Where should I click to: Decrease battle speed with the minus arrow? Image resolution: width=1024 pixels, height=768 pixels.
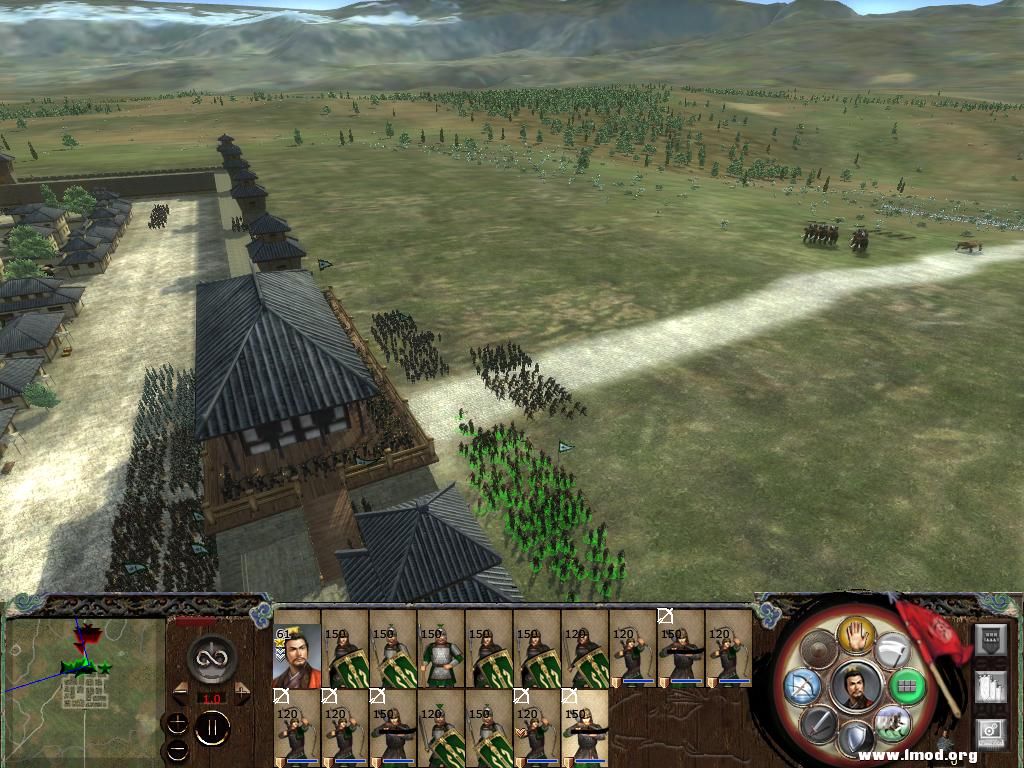(x=181, y=688)
